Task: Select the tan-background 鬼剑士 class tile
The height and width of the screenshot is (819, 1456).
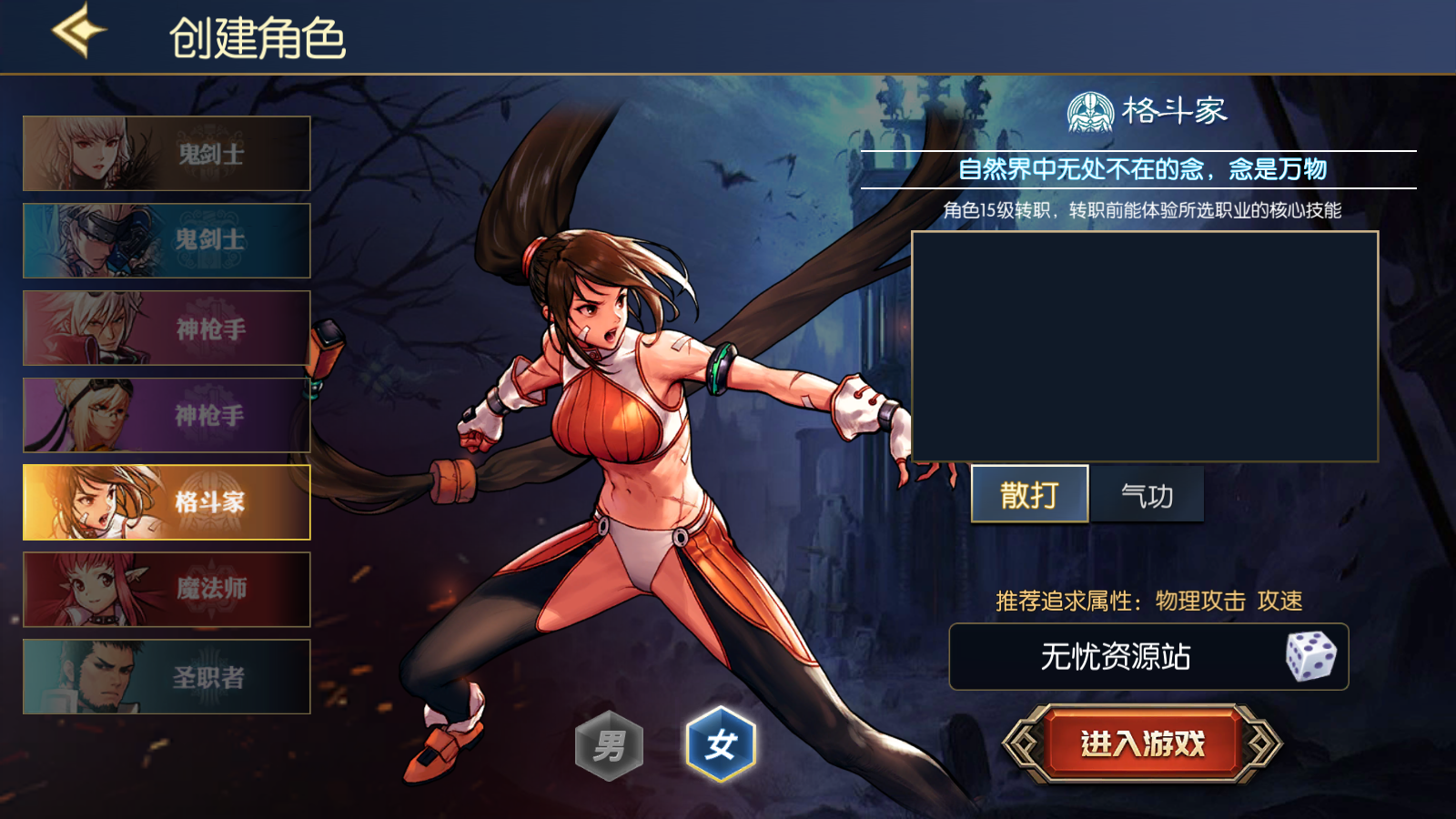Action: [x=167, y=154]
